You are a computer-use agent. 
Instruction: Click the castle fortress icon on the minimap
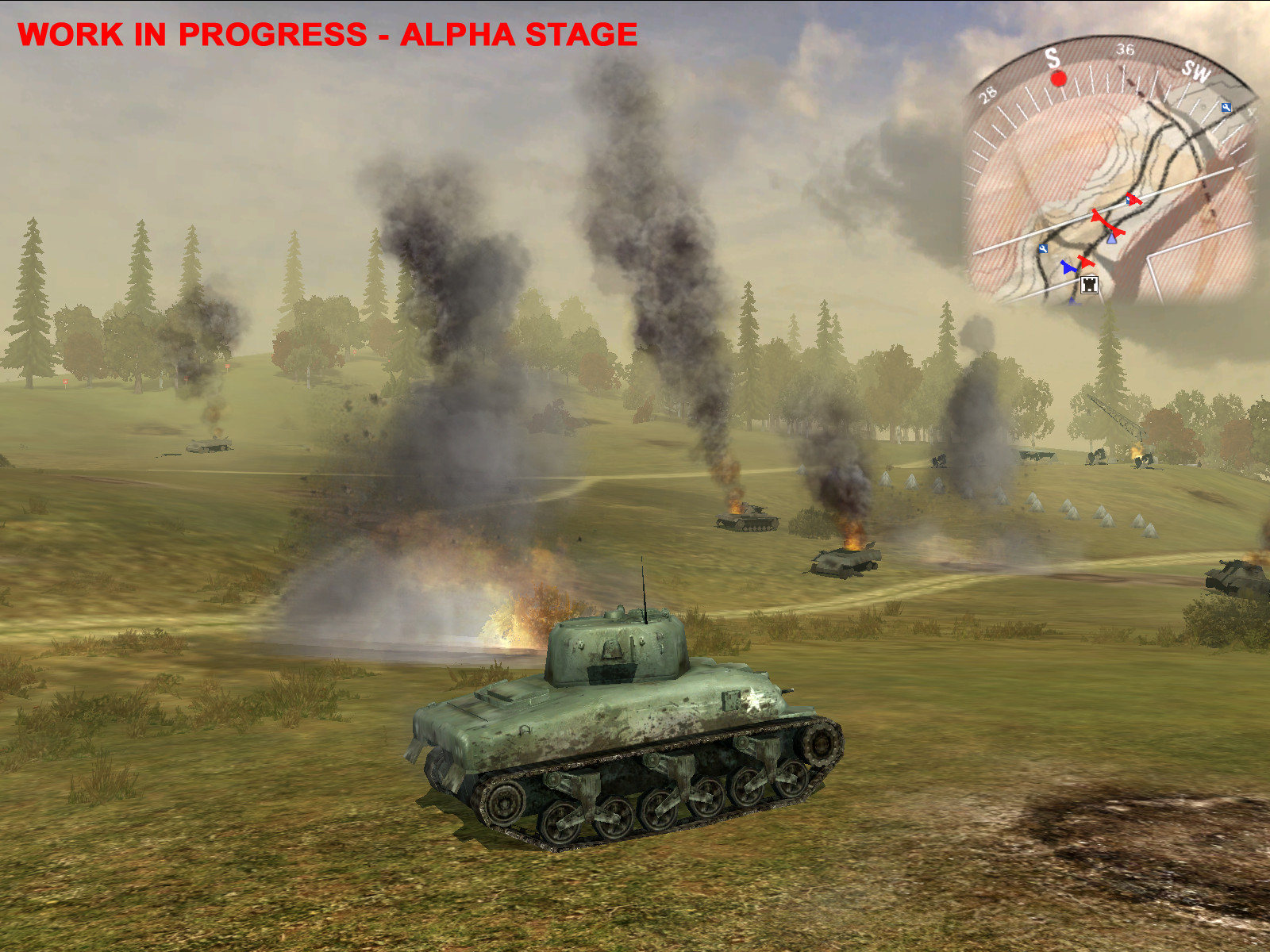(x=1090, y=286)
